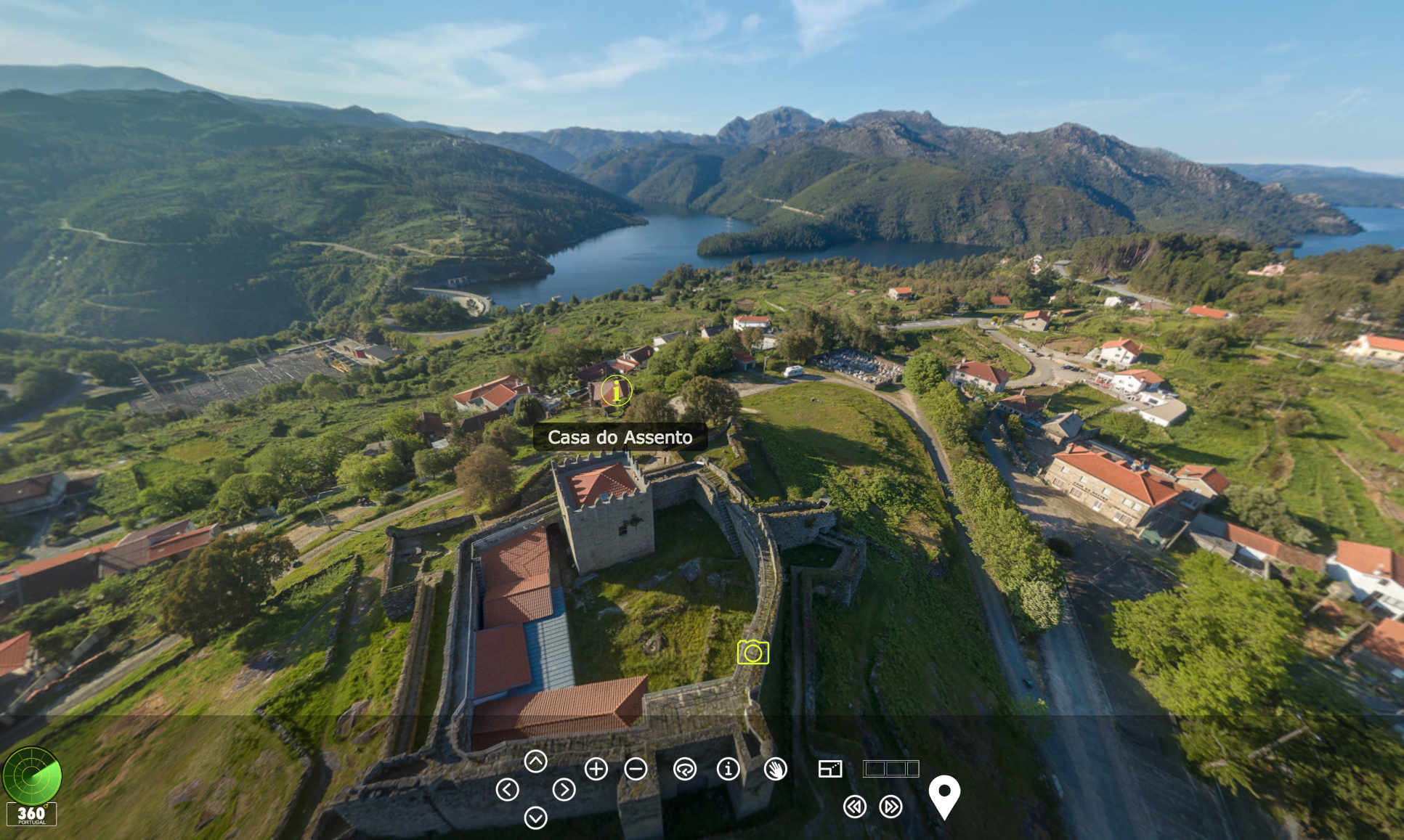Click the 360 Portugal logo
Screen dimensions: 1404x840
tap(31, 815)
